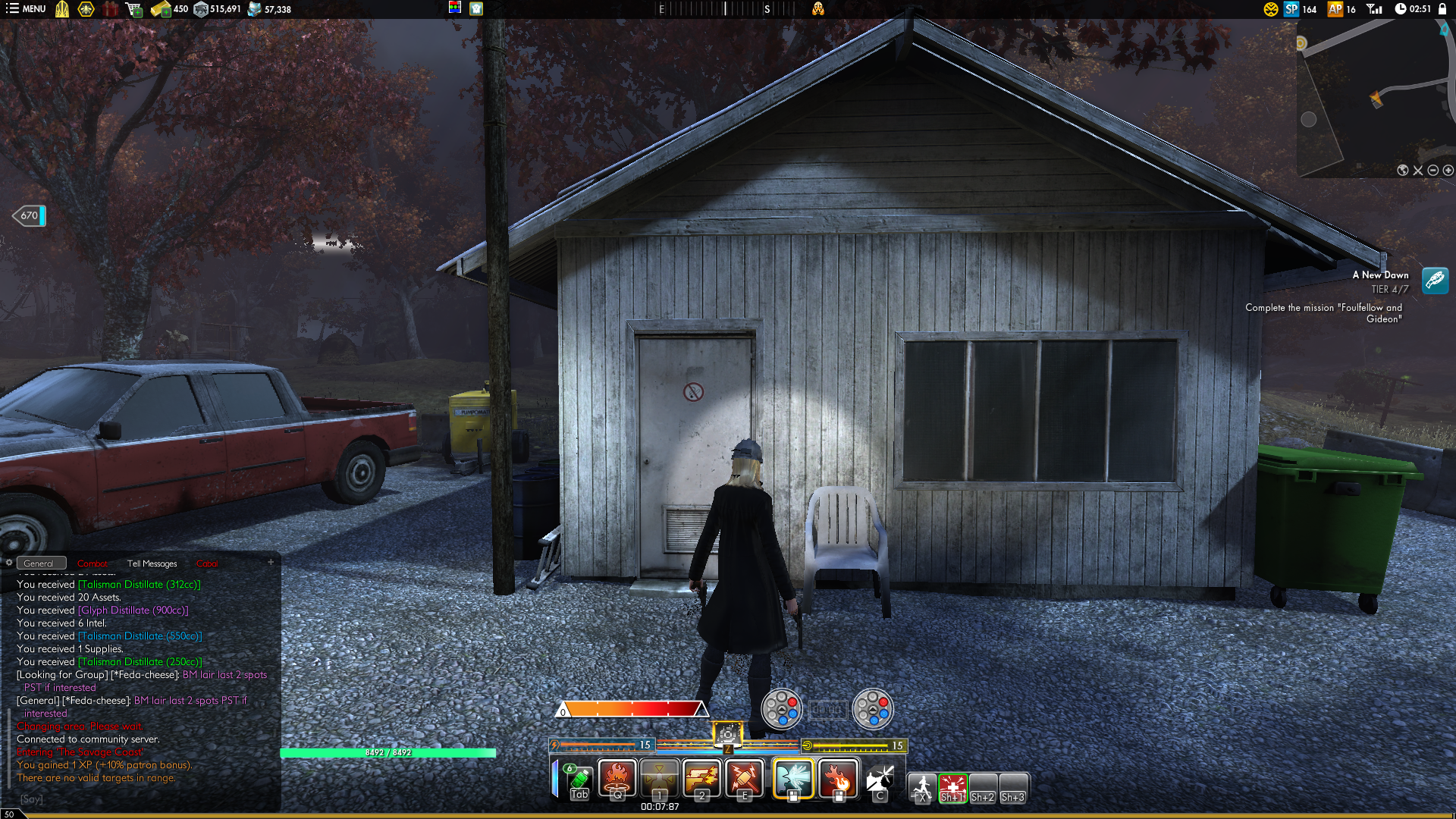
Task: Use the green health potion slot
Action: point(579,779)
